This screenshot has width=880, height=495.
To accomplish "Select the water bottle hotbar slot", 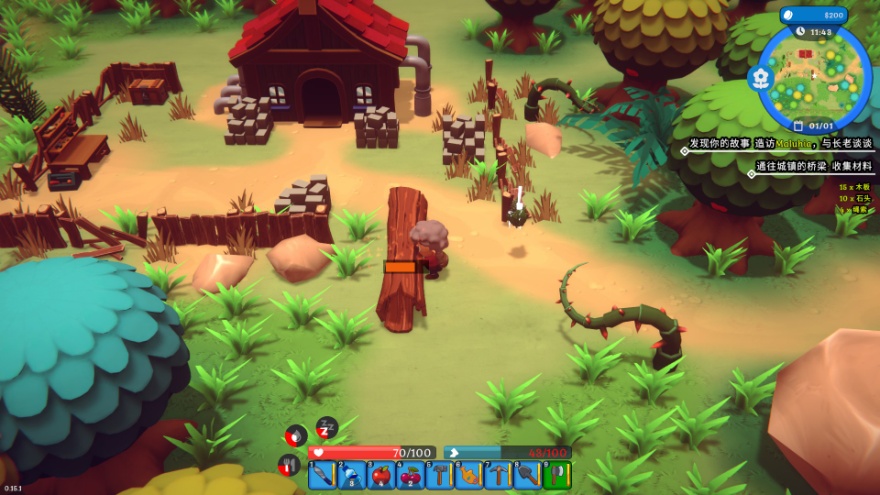I will [x=351, y=476].
